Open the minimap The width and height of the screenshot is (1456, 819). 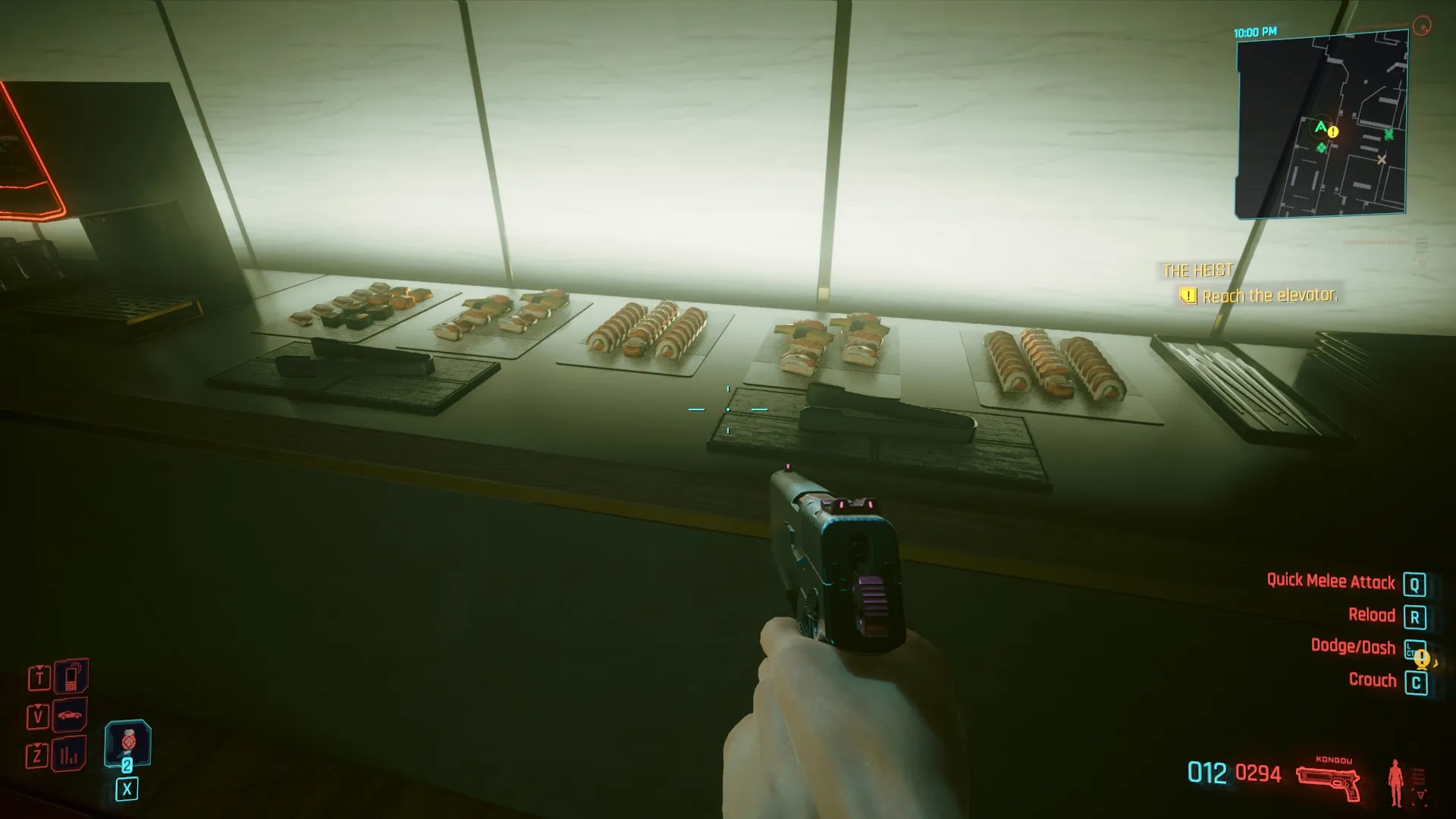tap(1322, 125)
